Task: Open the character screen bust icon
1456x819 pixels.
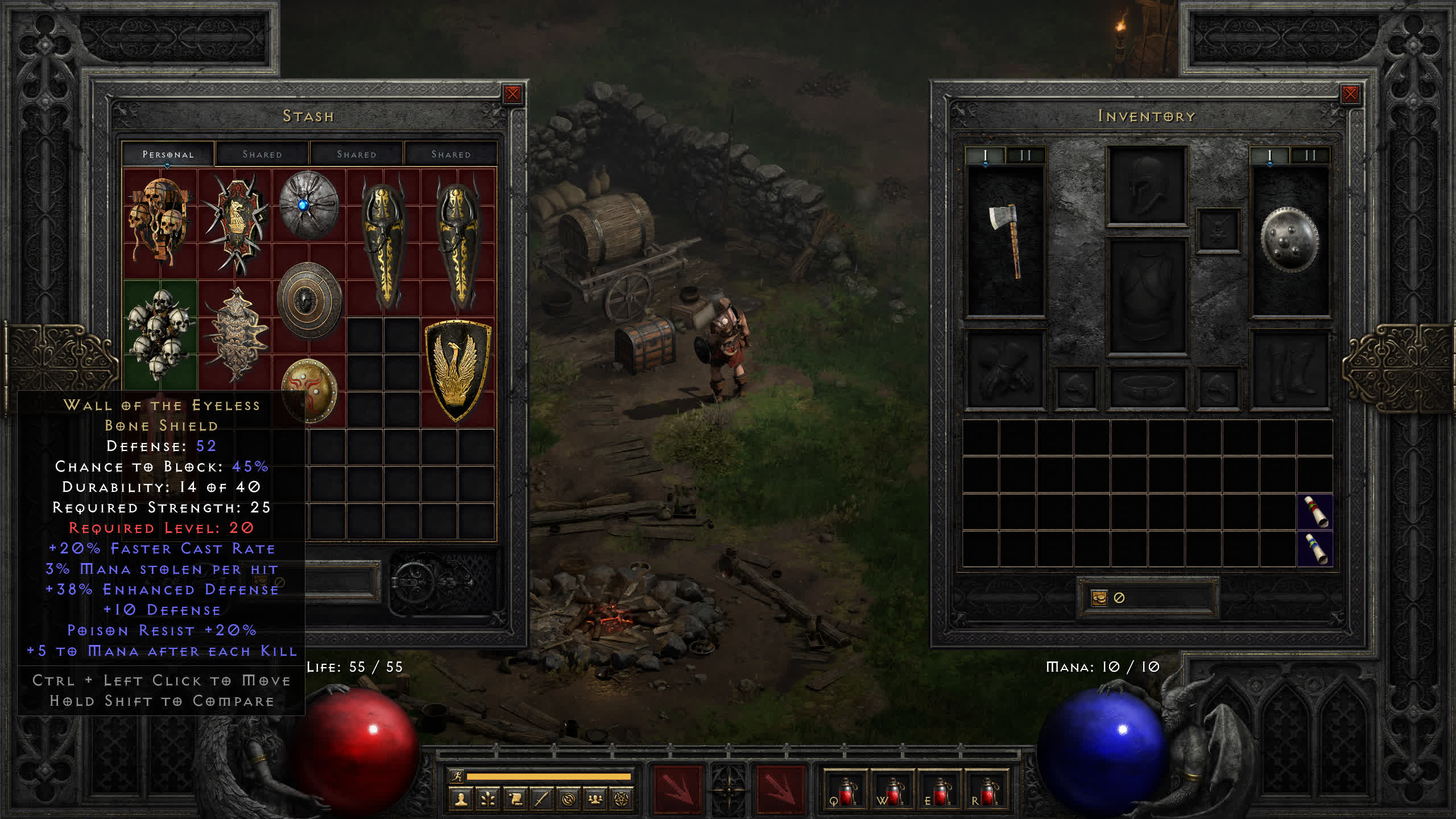Action: pos(461,800)
